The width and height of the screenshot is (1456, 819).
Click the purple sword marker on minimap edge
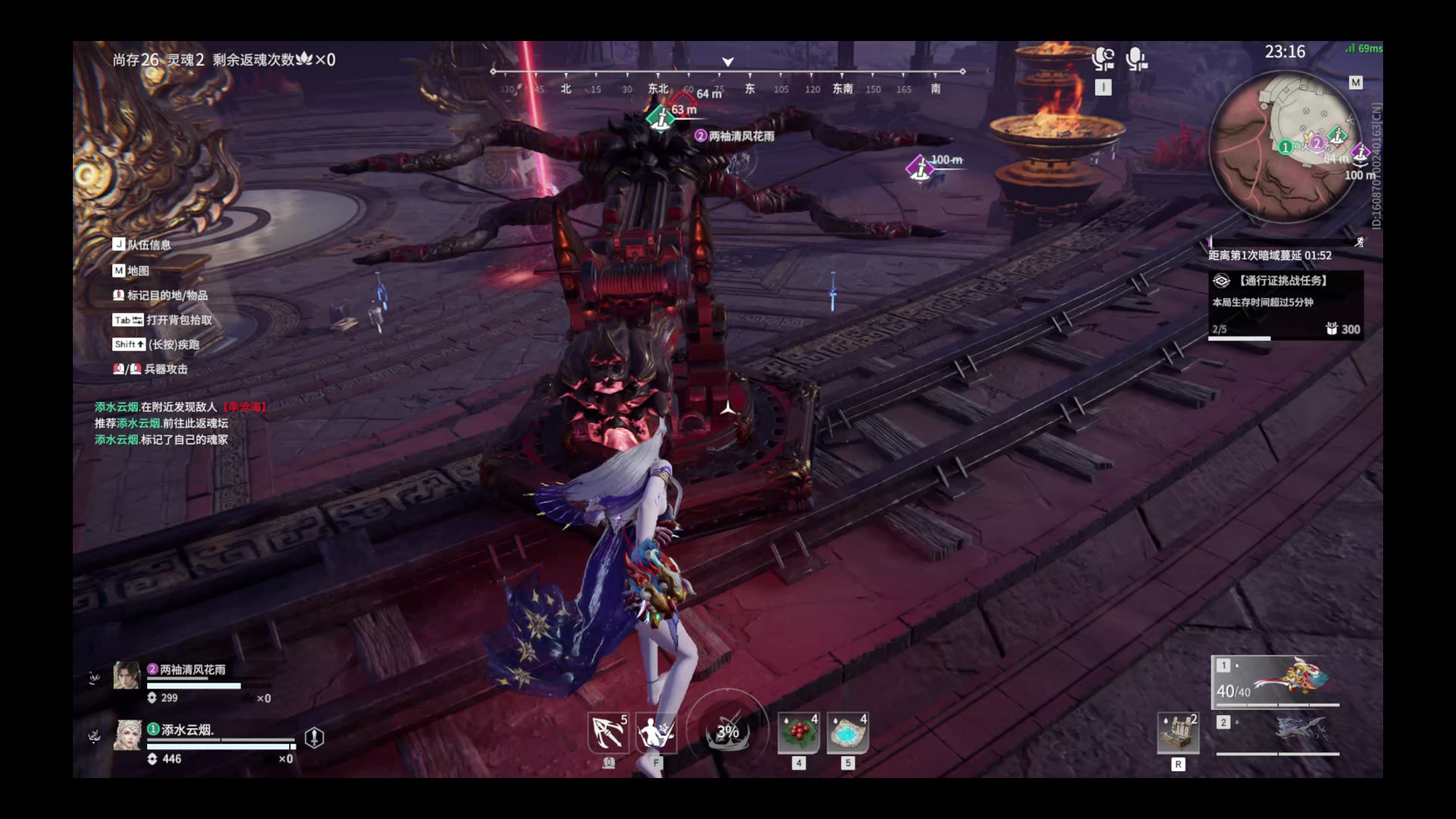[x=1360, y=152]
